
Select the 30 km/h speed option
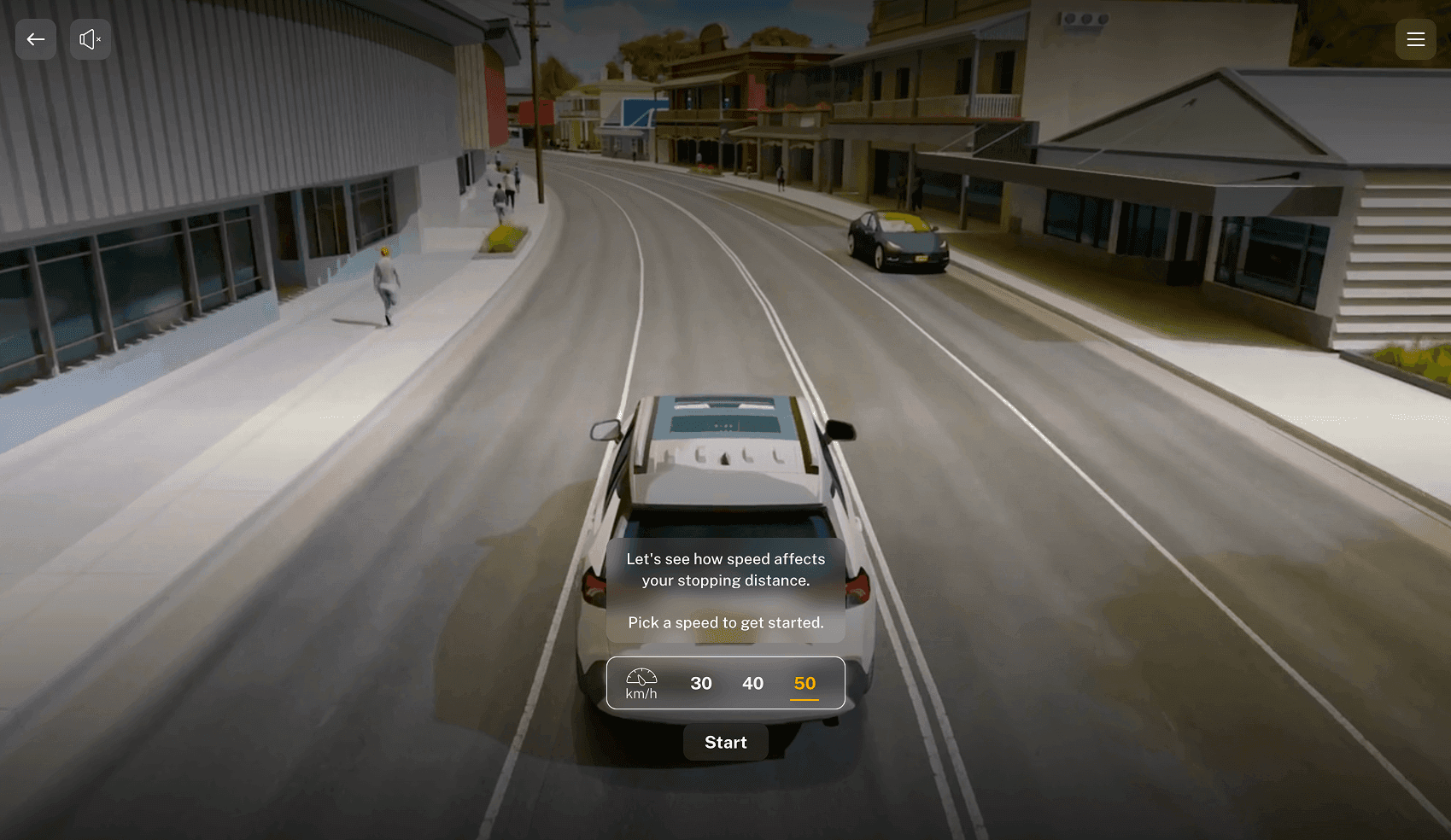coord(701,683)
